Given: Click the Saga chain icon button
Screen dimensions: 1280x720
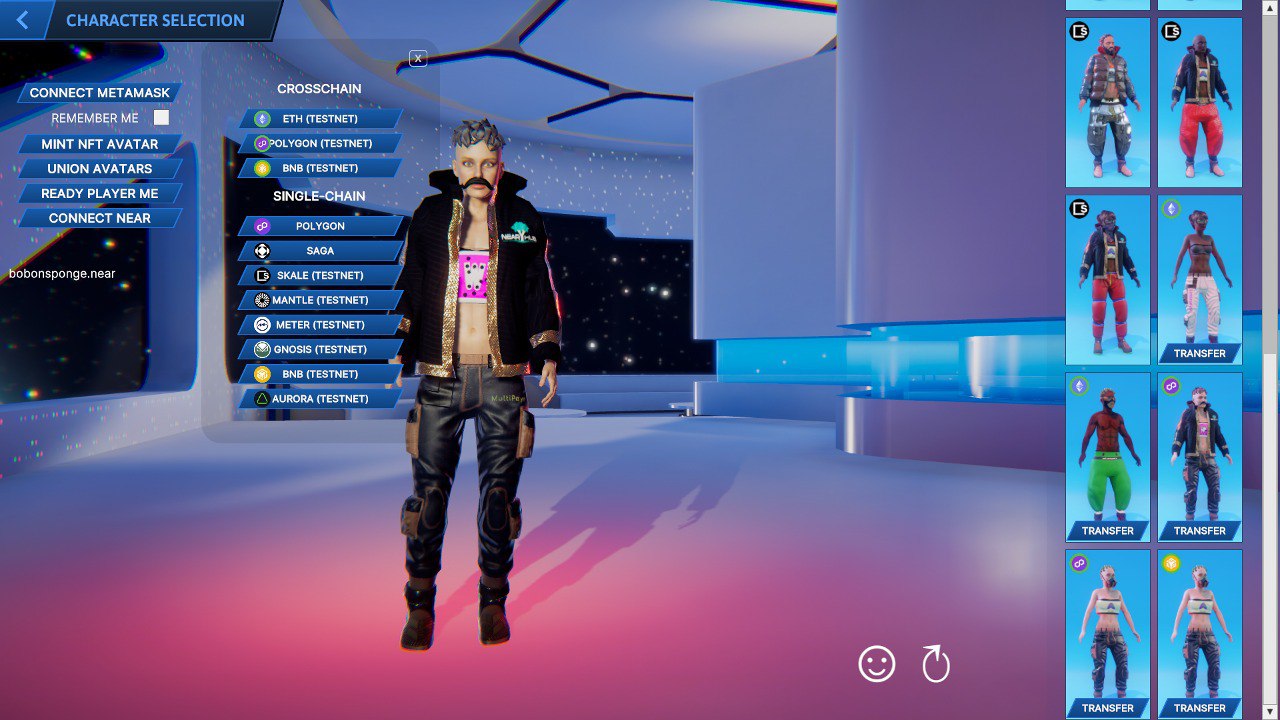Looking at the screenshot, I should 261,250.
